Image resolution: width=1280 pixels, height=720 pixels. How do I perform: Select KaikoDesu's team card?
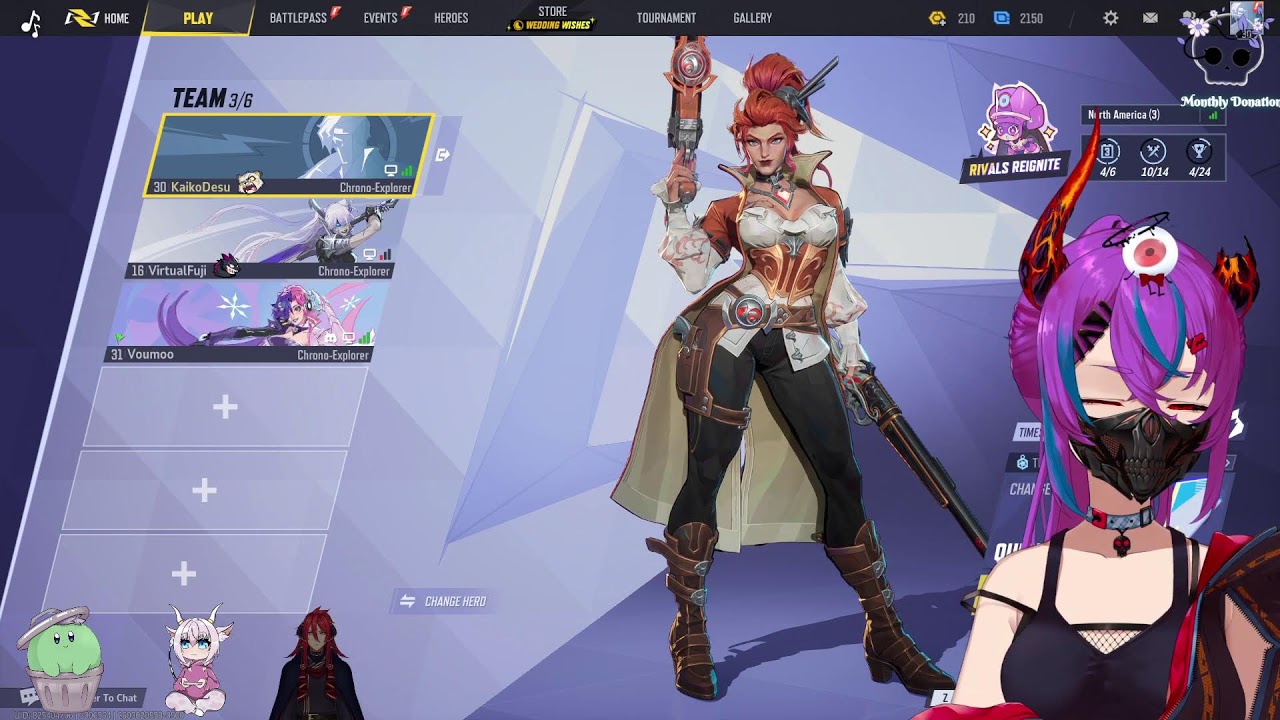pos(290,155)
